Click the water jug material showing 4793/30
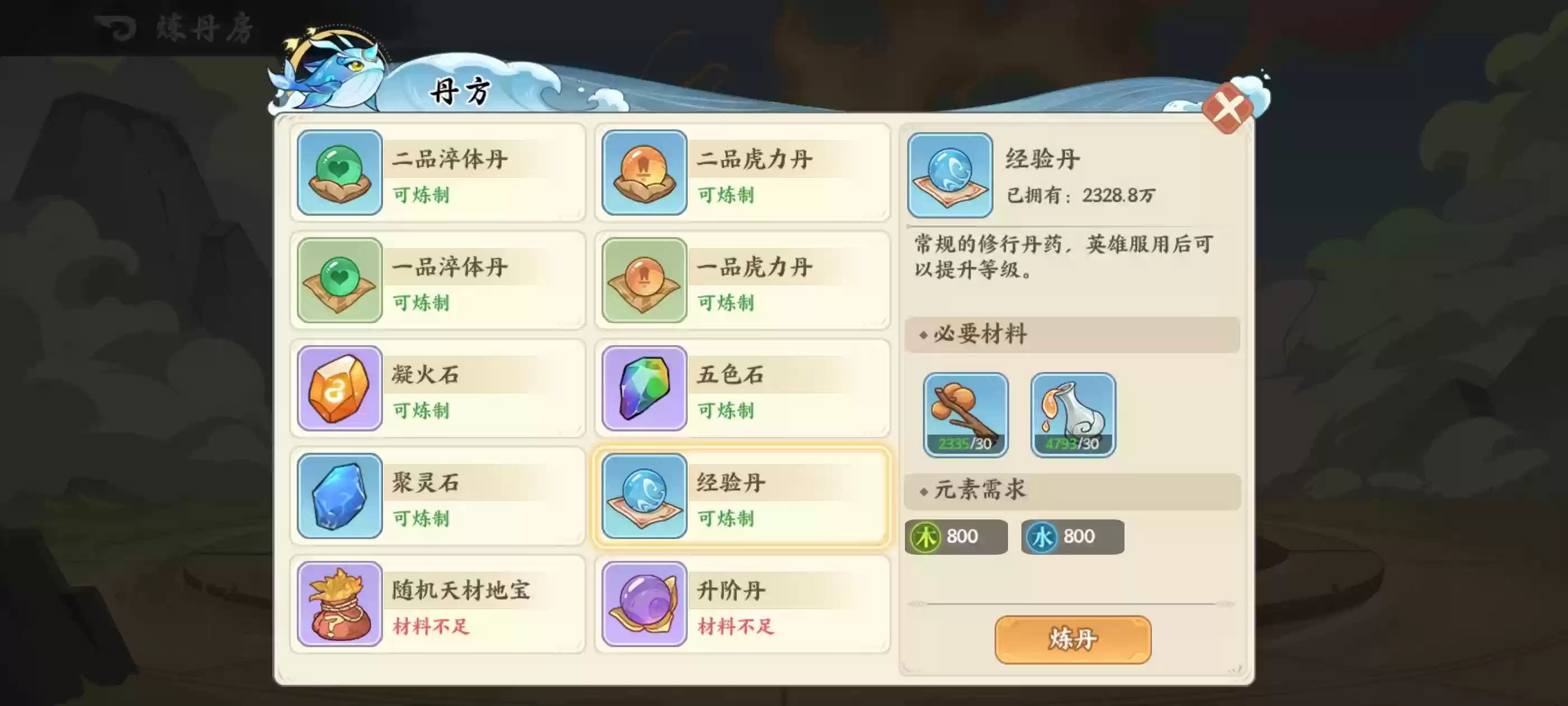 [x=1072, y=414]
